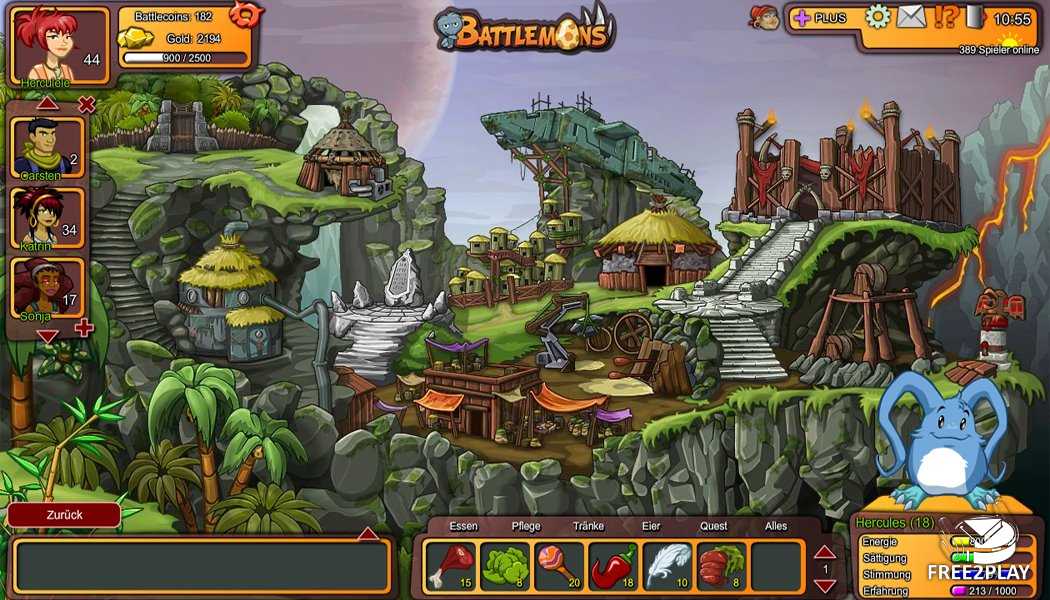Add a friend with red plus button
The height and width of the screenshot is (600, 1050).
coord(84,328)
